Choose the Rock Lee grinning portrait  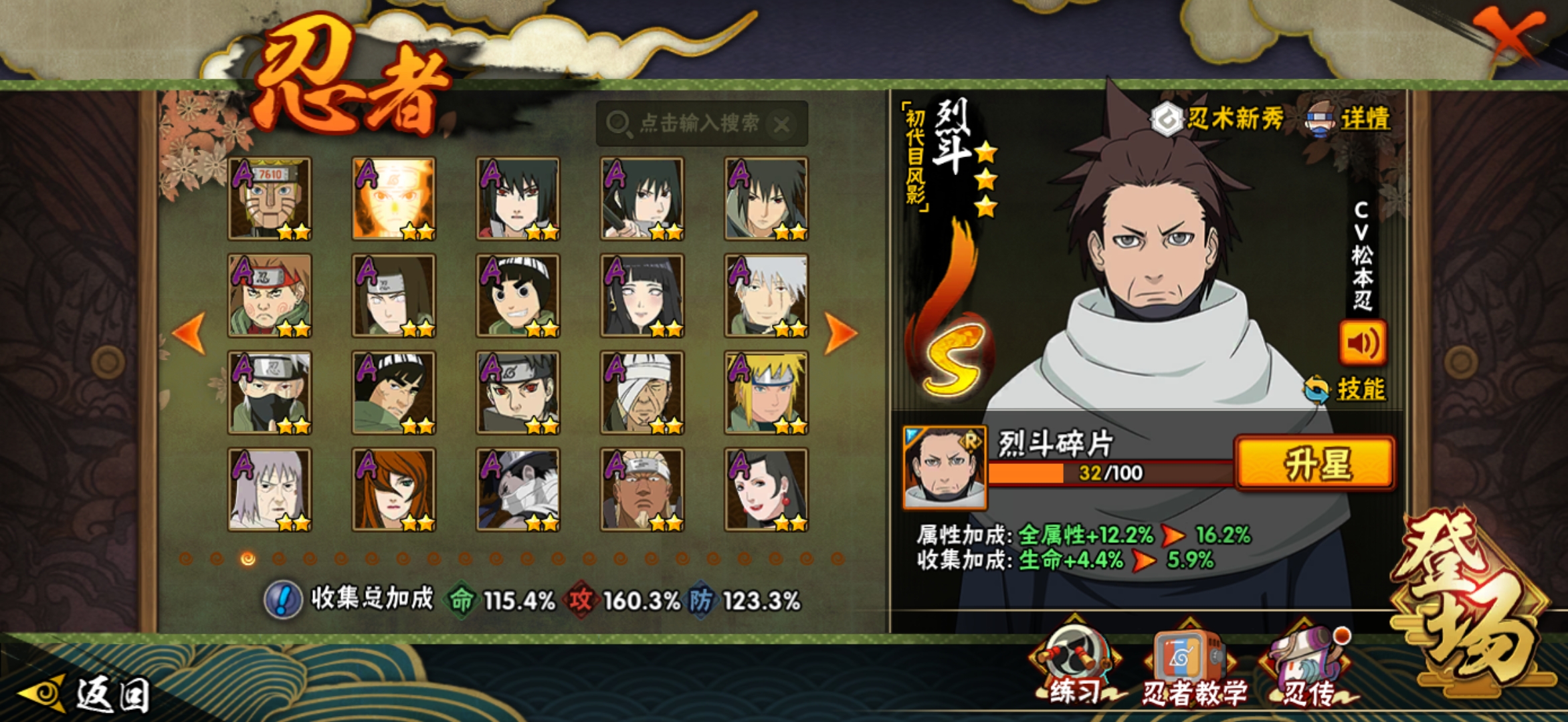coord(518,295)
